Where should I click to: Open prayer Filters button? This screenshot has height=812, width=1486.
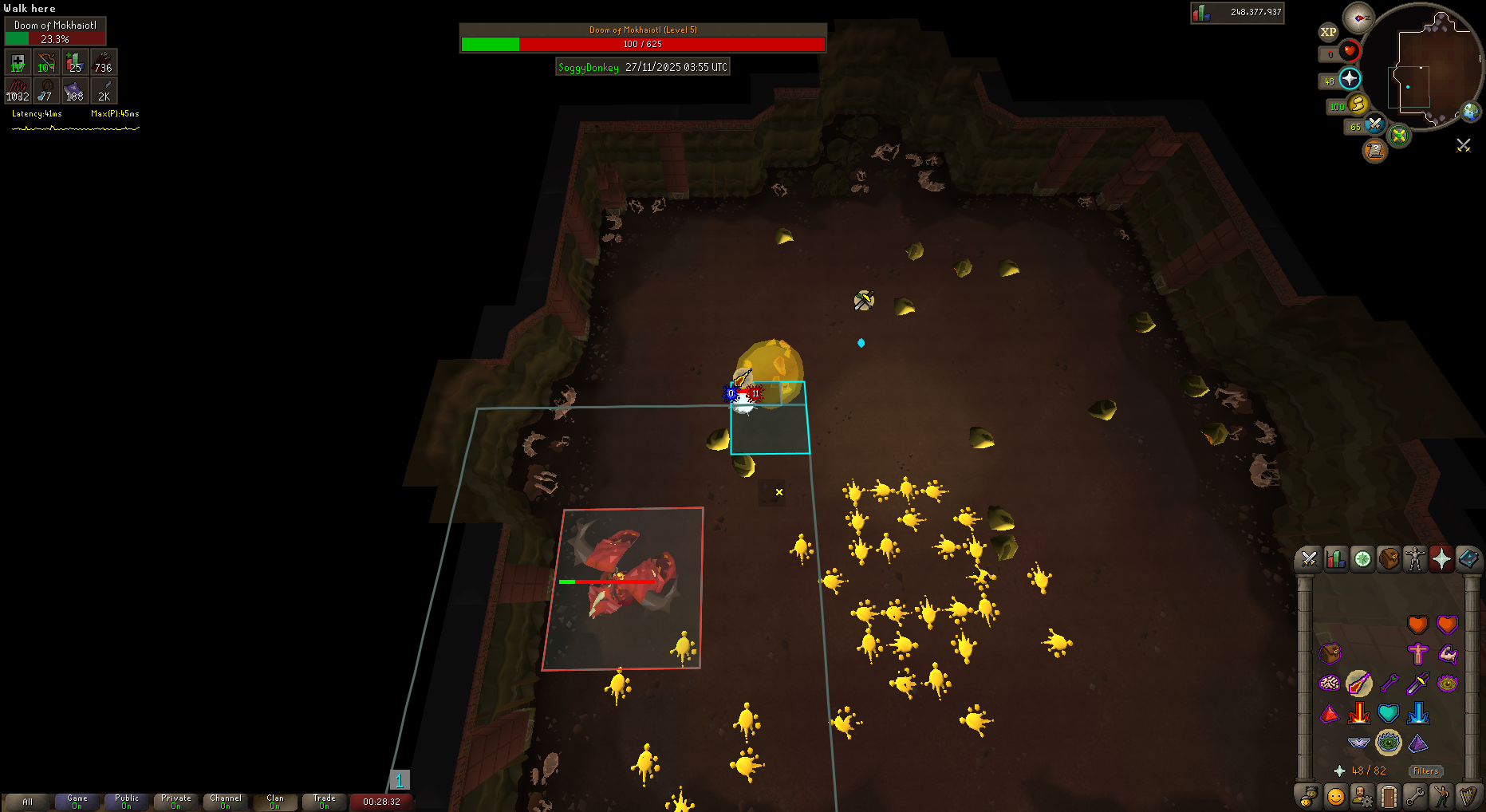1425,771
